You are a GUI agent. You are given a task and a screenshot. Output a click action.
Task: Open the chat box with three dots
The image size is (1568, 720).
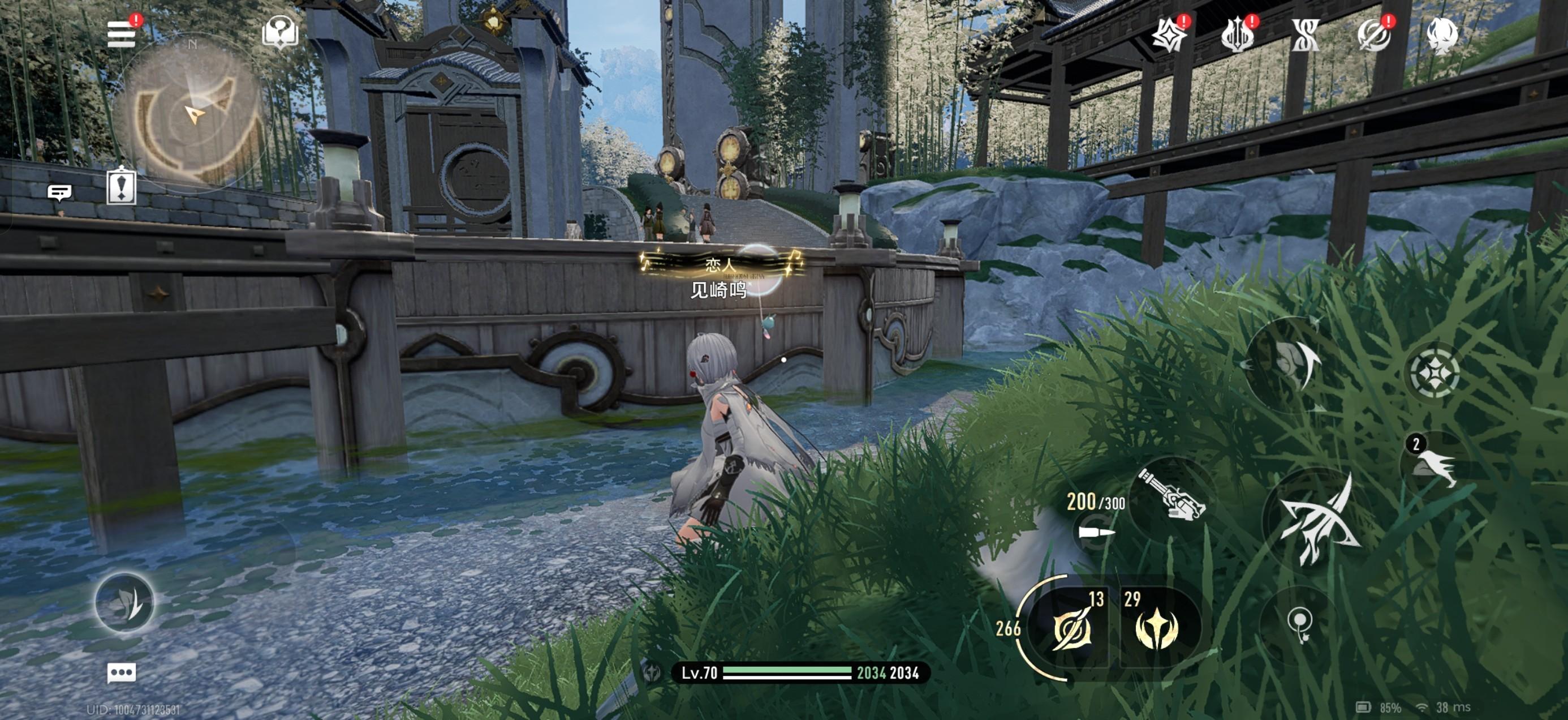click(x=121, y=673)
